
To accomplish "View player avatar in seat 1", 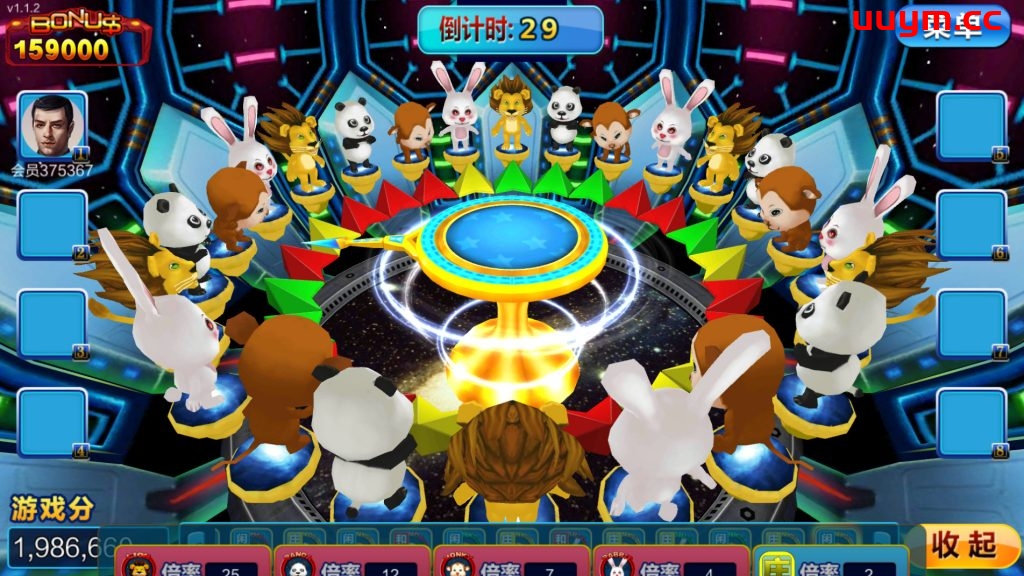I will 53,126.
